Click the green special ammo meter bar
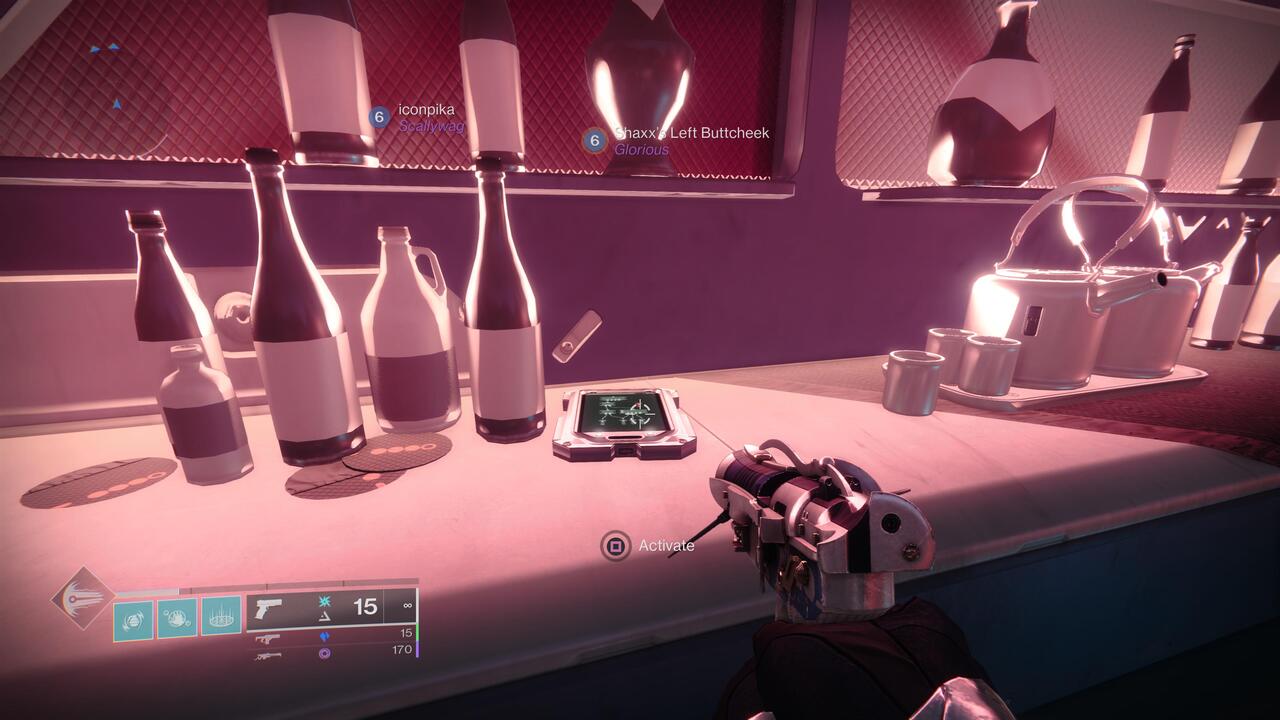The image size is (1280, 720). [417, 634]
